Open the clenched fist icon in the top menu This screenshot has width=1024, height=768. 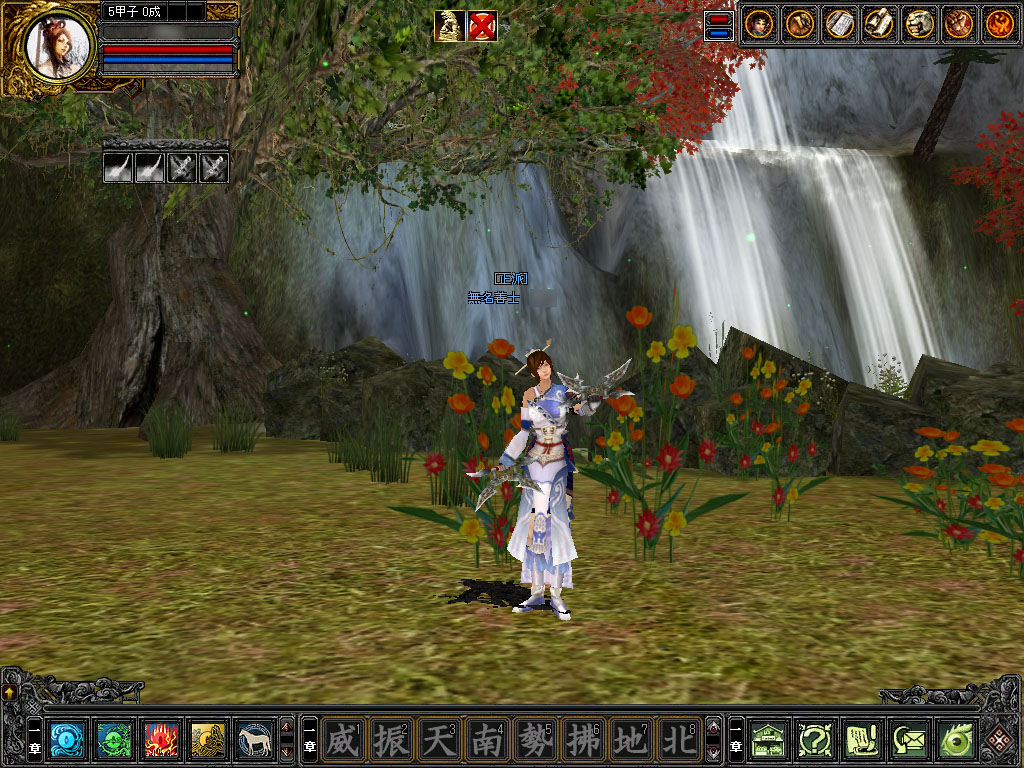pos(959,24)
